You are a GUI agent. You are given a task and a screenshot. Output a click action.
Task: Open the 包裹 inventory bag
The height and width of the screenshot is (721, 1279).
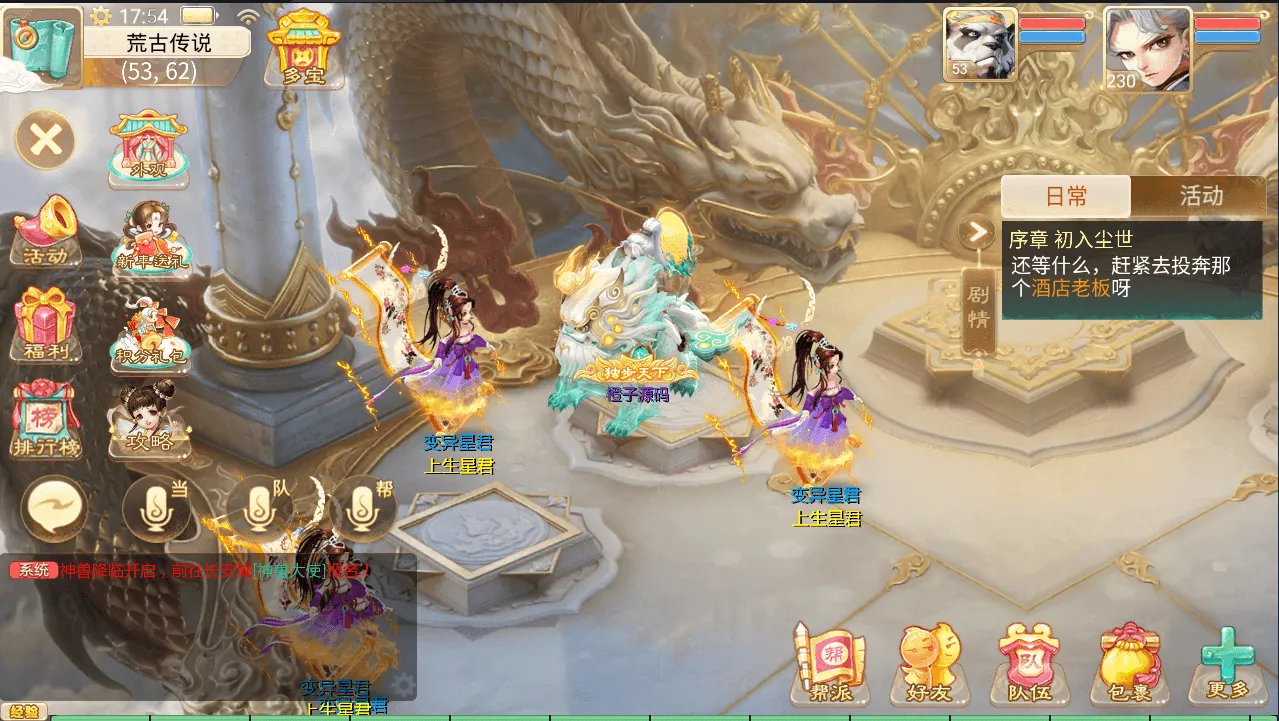(x=1130, y=662)
